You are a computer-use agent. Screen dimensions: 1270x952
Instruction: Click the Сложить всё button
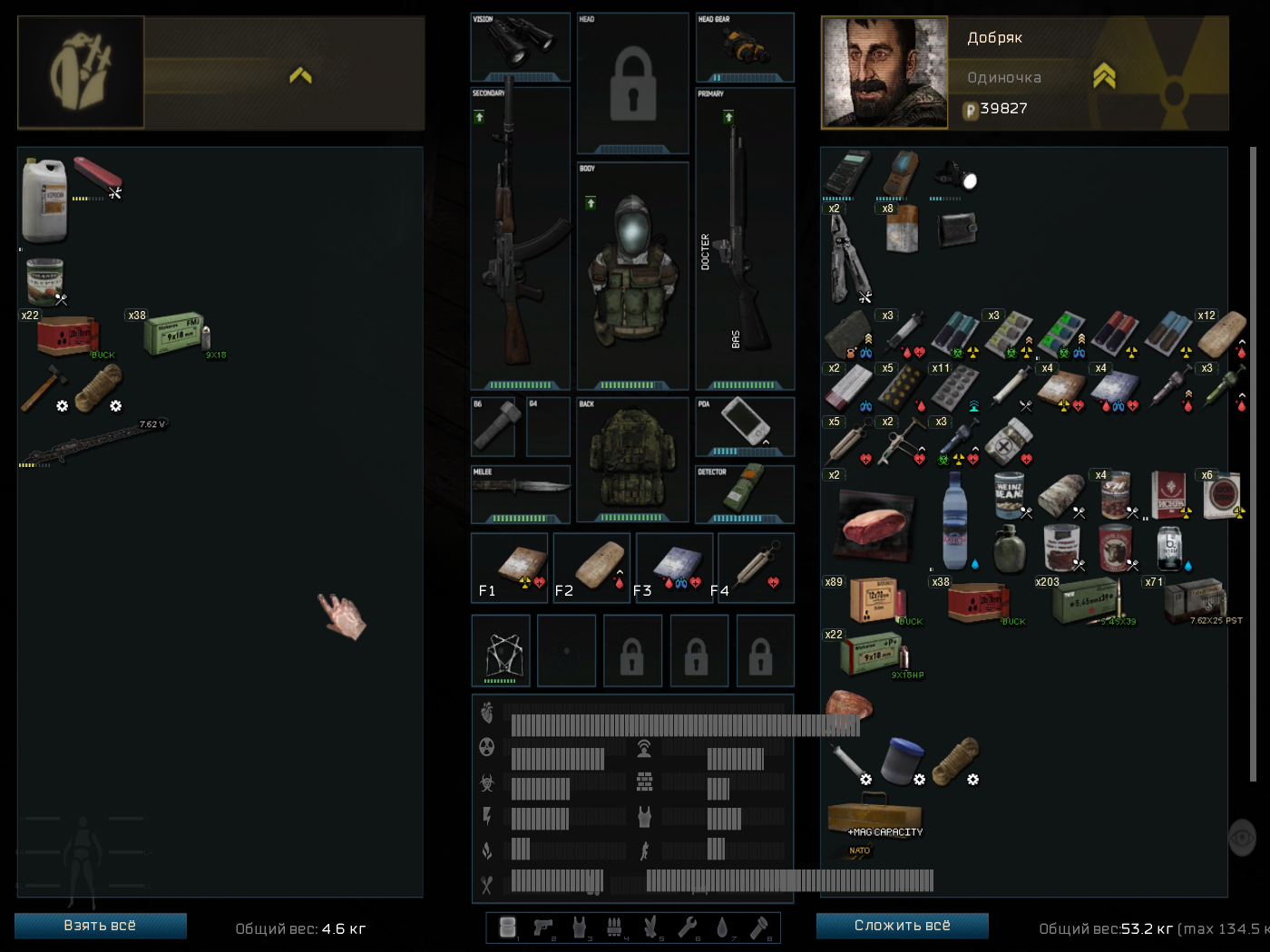(x=902, y=926)
